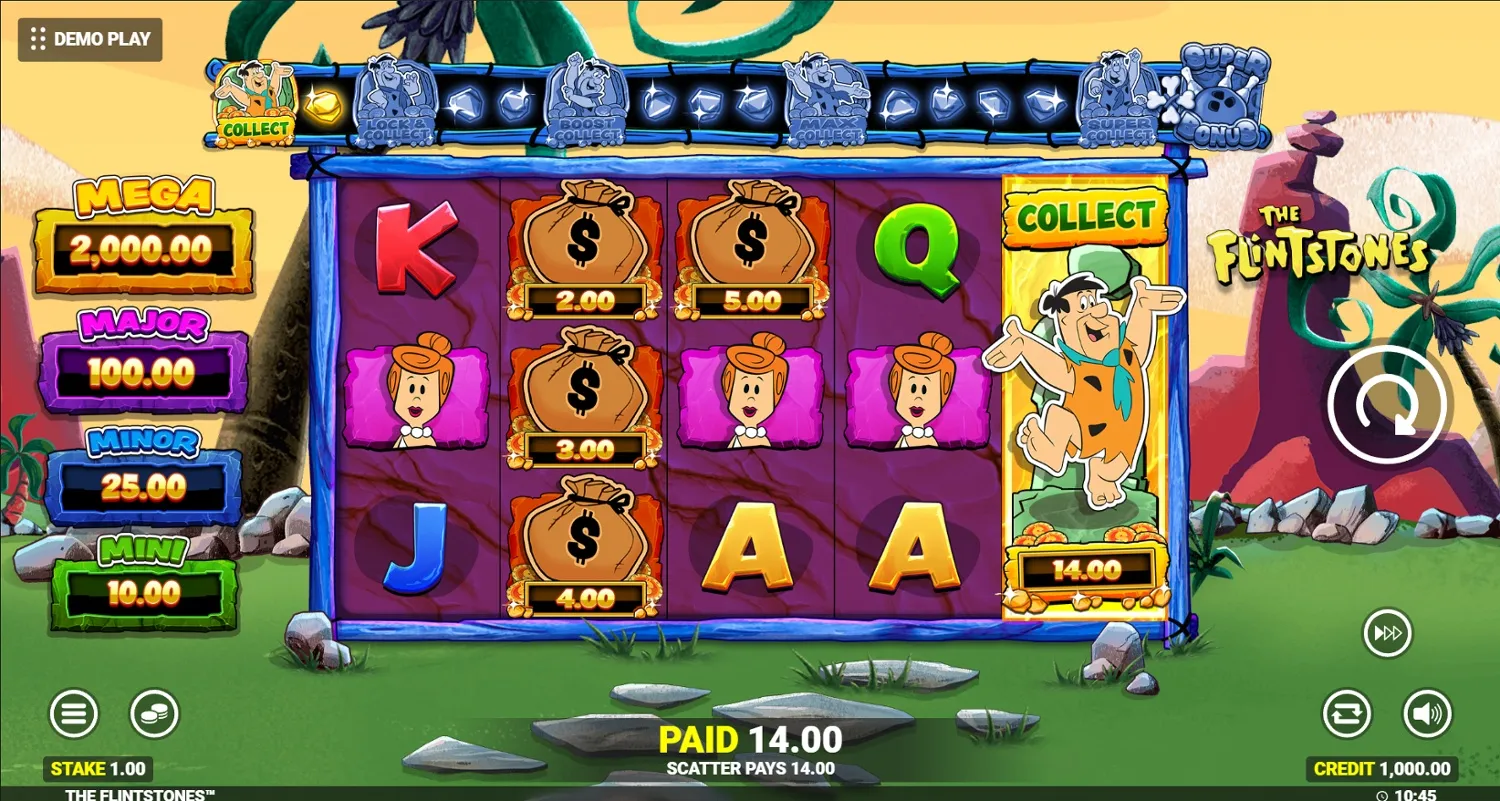Select the turbo fast-forward icon
The width and height of the screenshot is (1500, 801).
pyautogui.click(x=1387, y=633)
